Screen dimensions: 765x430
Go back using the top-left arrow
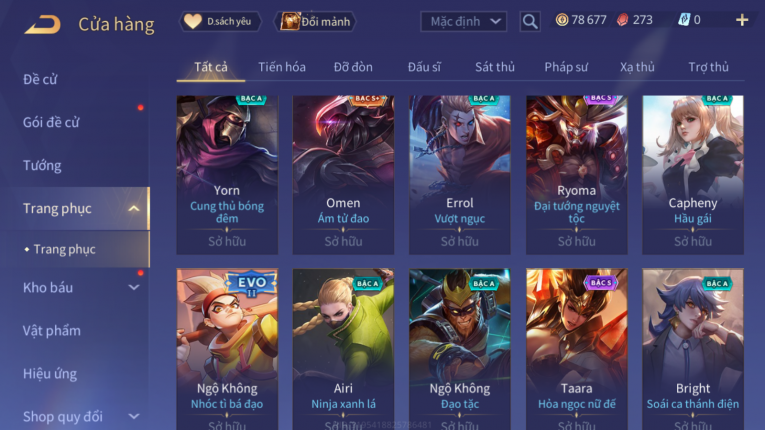click(x=42, y=23)
